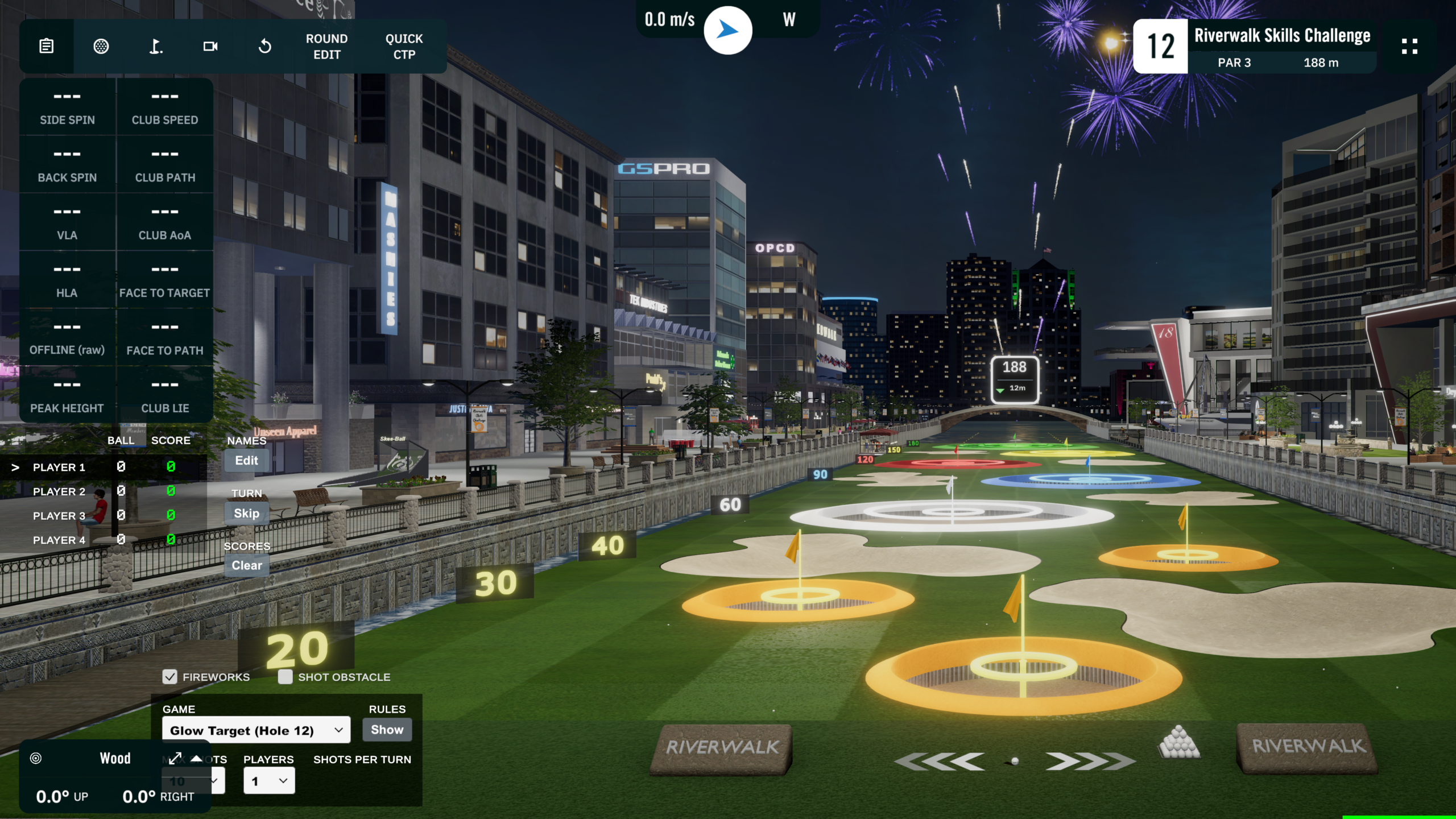Viewport: 1456px width, 819px height.
Task: Click the rewind replay arrow icon
Action: tap(265, 46)
